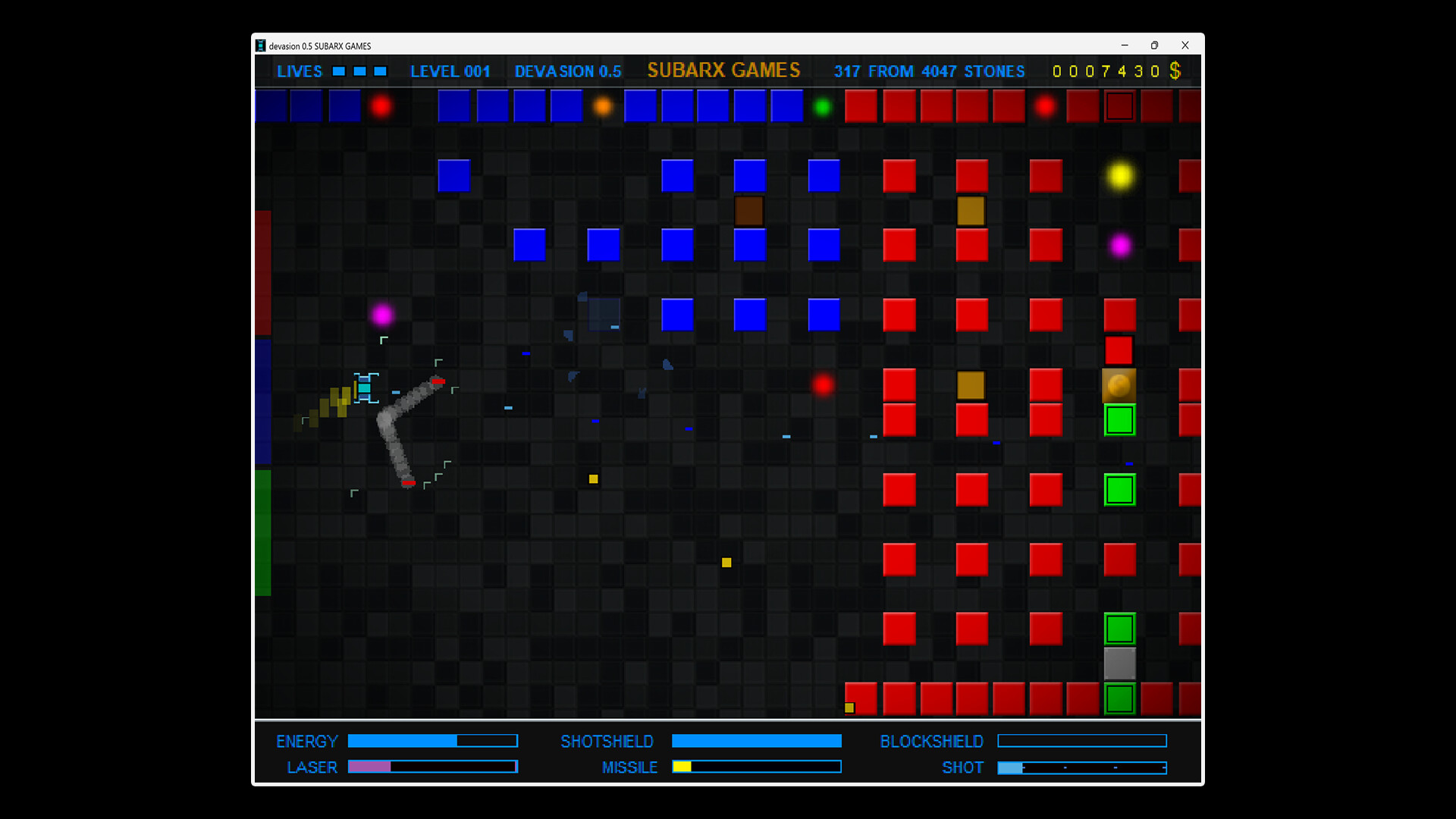This screenshot has width=1456, height=819.
Task: Click the player's paddle ship
Action: [365, 390]
